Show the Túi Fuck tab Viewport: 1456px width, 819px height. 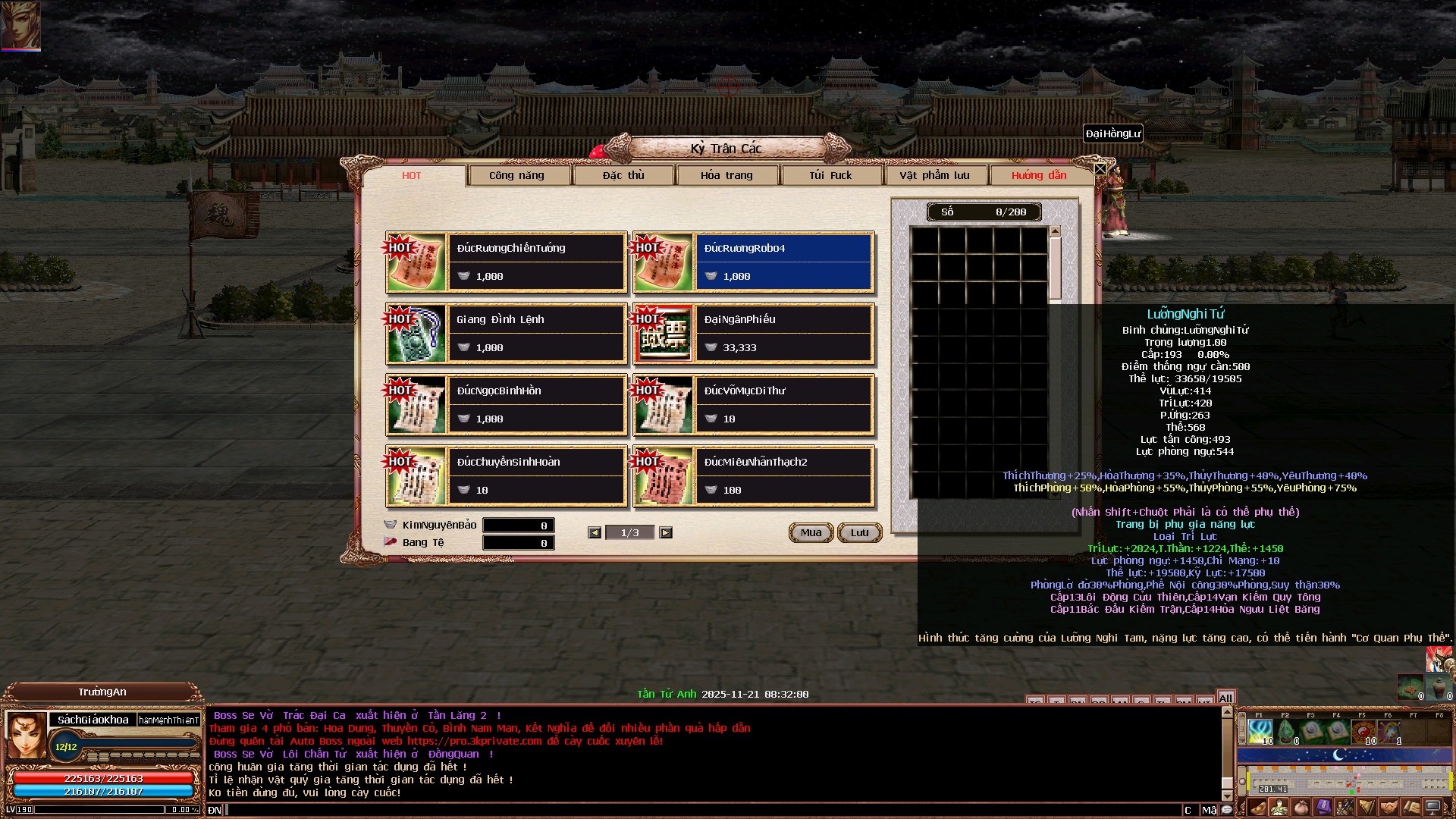pos(830,175)
